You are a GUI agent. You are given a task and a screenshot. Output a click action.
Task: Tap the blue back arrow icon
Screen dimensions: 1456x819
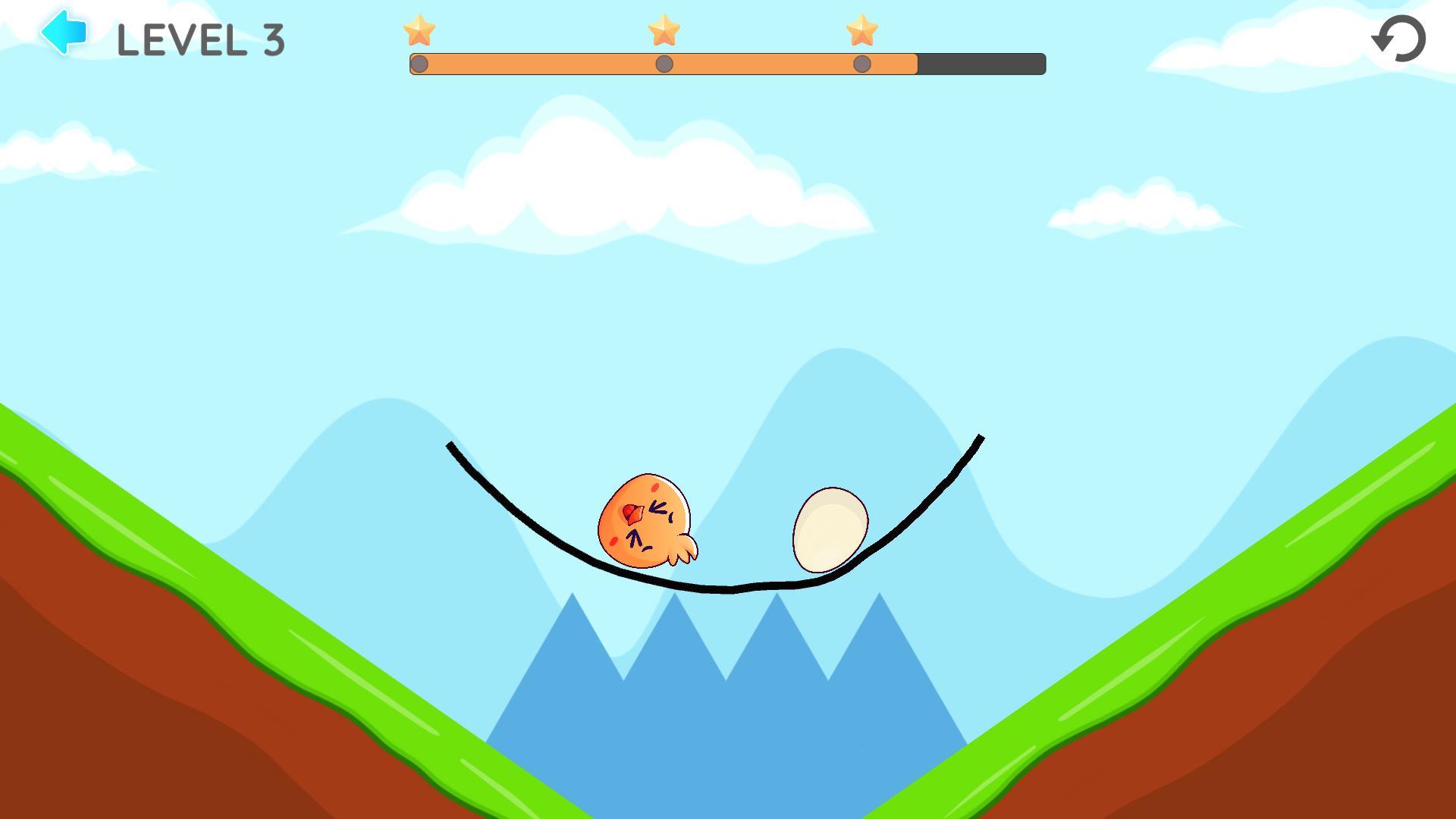pyautogui.click(x=63, y=32)
